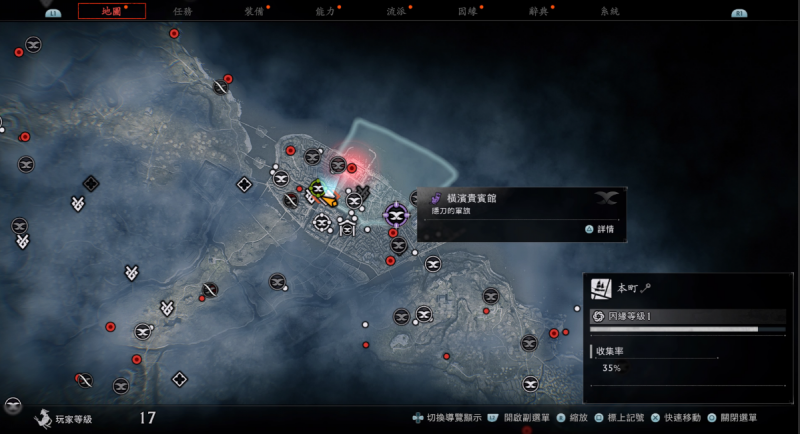Open the 因緣 tab
The image size is (800, 434).
coord(467,11)
